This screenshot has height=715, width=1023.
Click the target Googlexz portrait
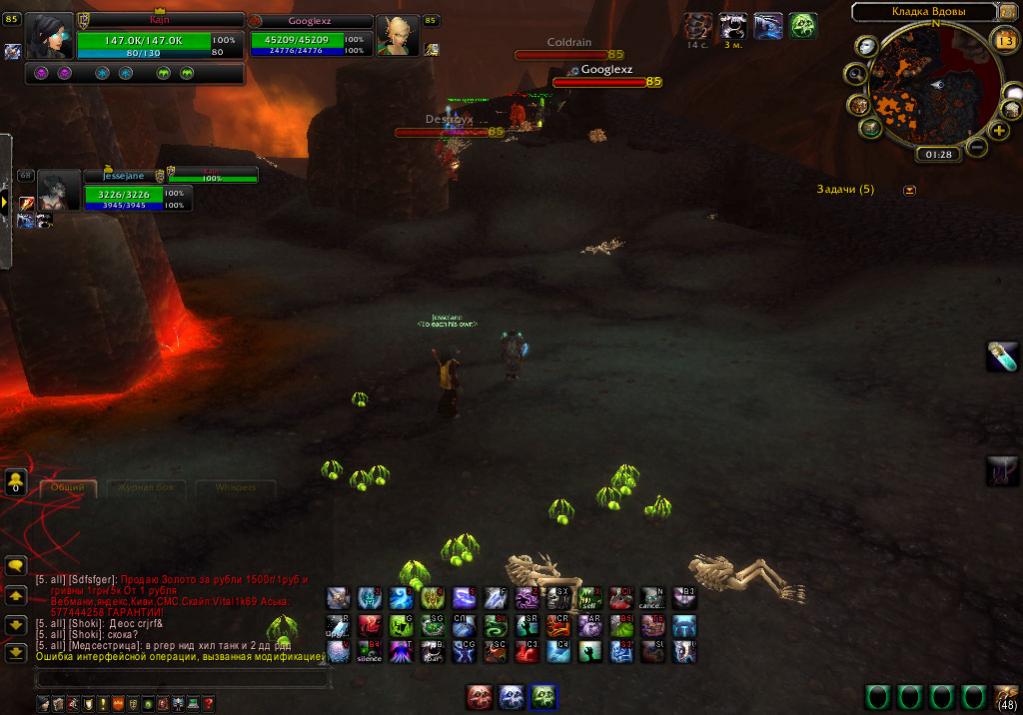click(396, 37)
